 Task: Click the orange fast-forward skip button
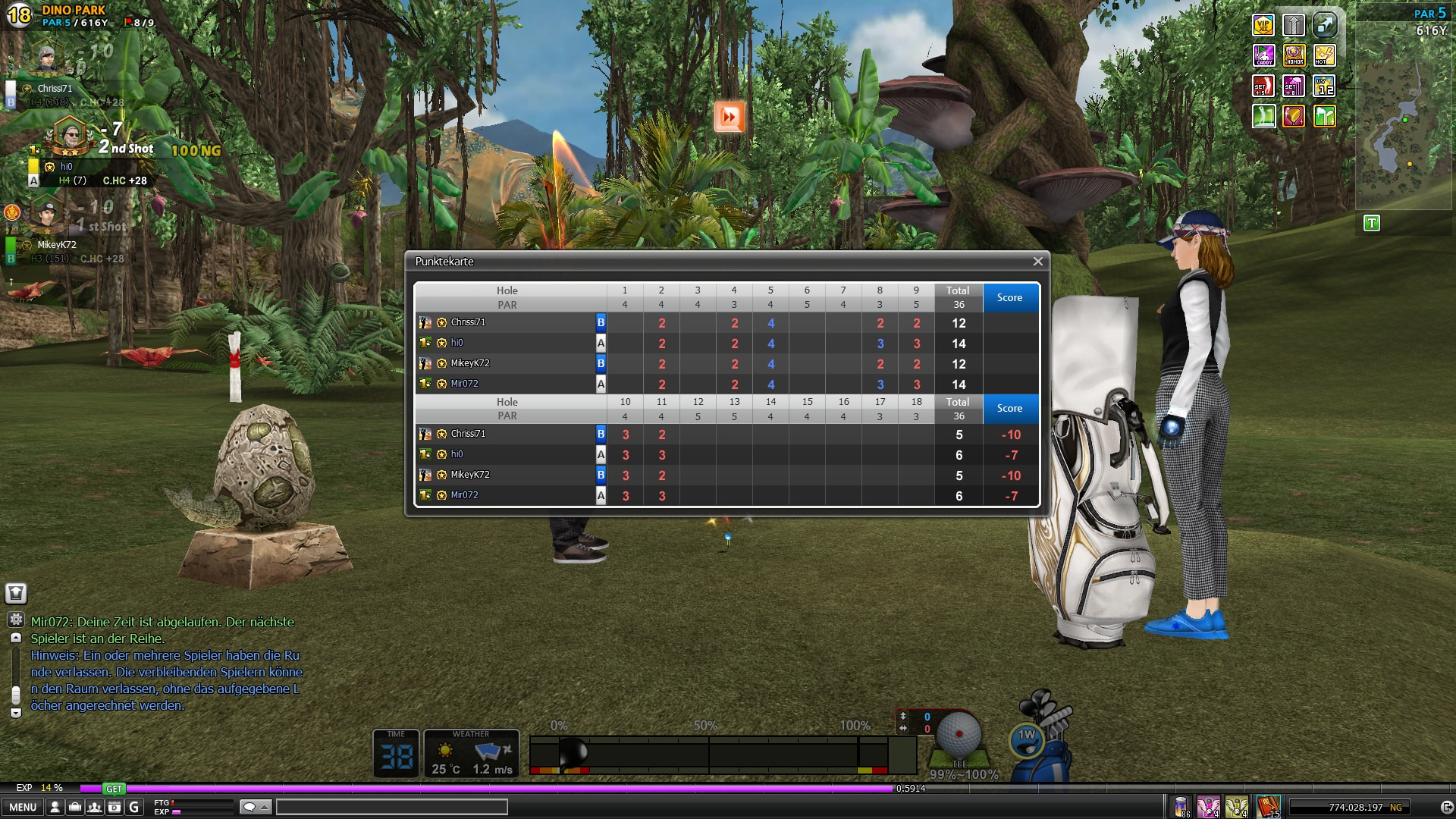[x=730, y=117]
